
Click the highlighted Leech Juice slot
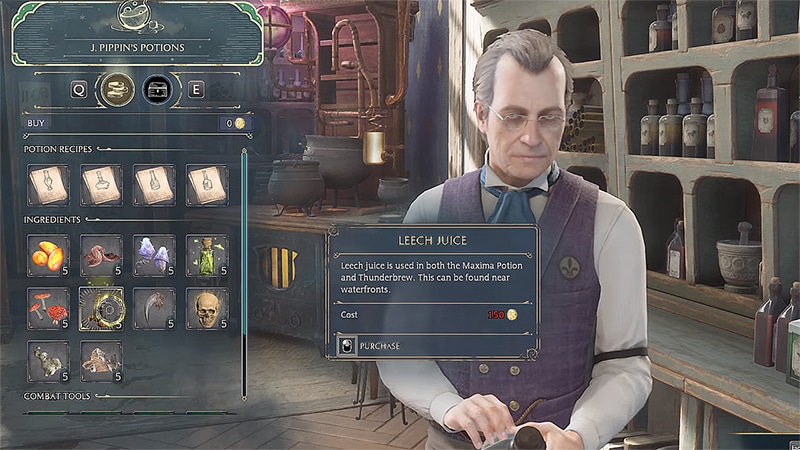pyautogui.click(x=101, y=308)
